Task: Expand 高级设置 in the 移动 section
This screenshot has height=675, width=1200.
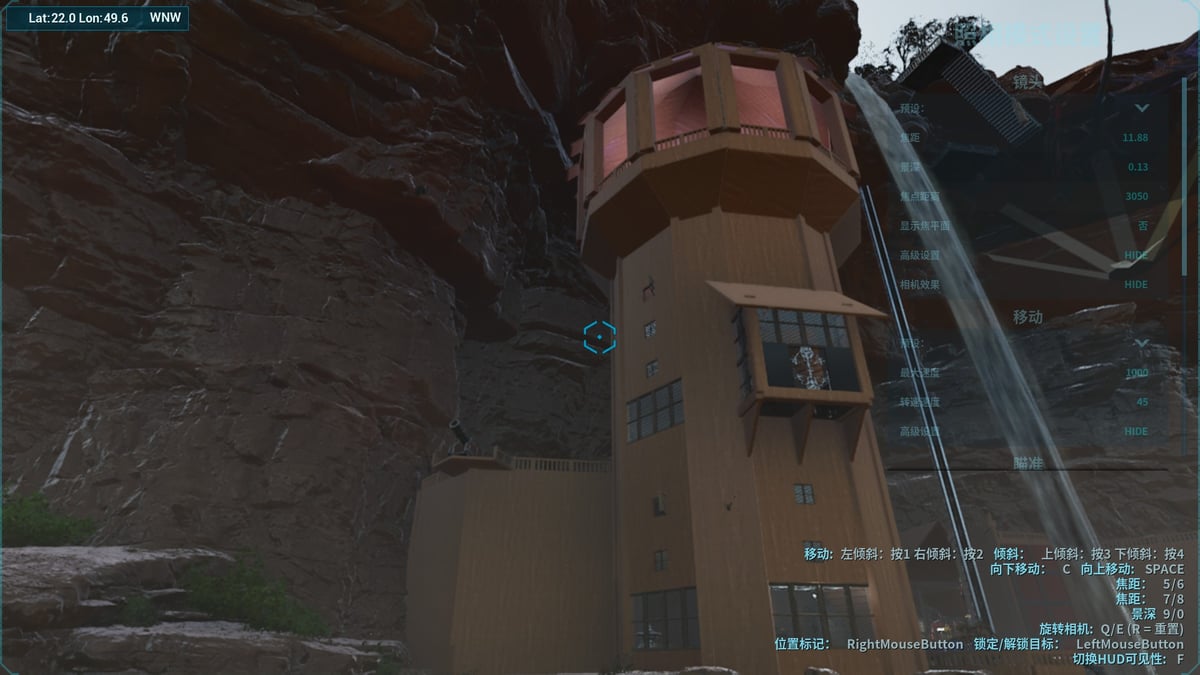Action: pos(1136,431)
